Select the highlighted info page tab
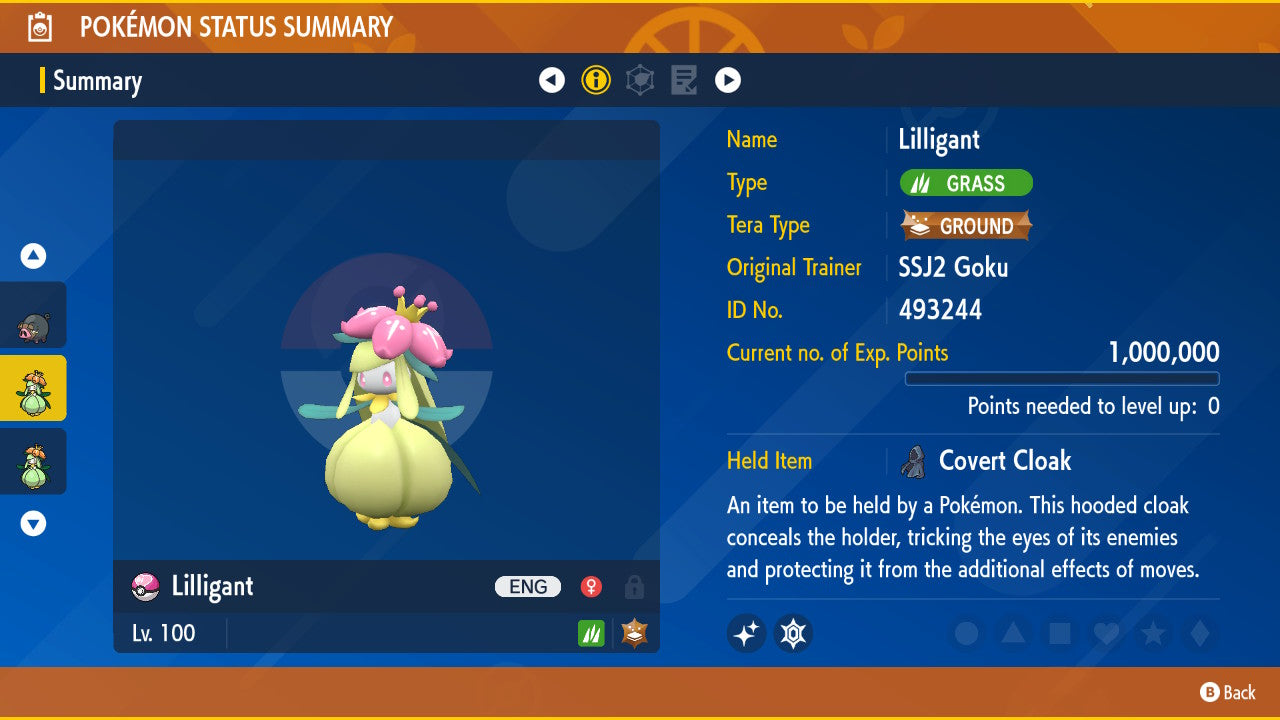The width and height of the screenshot is (1280, 720). tap(596, 80)
